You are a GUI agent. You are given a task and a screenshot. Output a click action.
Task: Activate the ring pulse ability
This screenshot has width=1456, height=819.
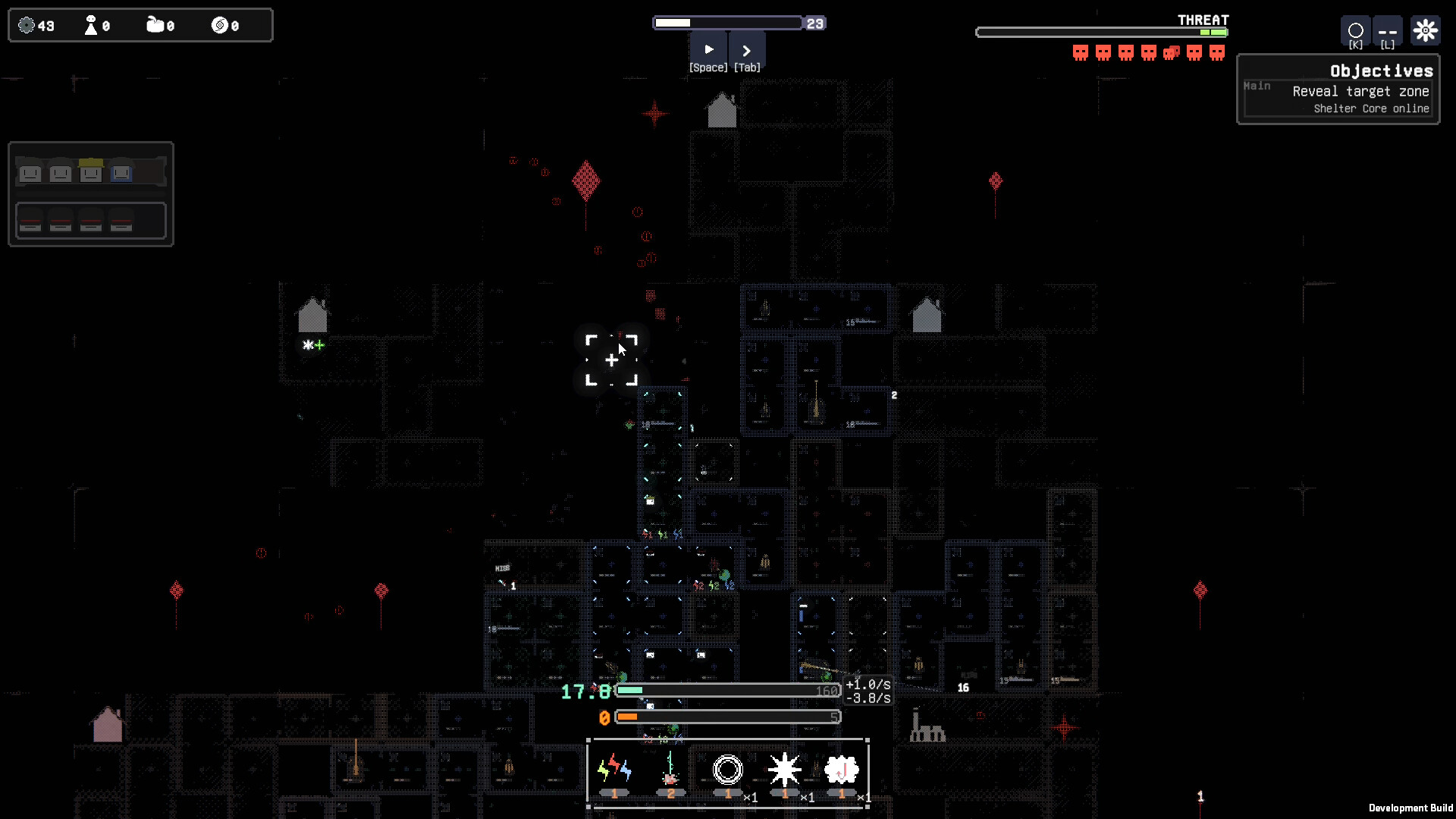click(727, 770)
